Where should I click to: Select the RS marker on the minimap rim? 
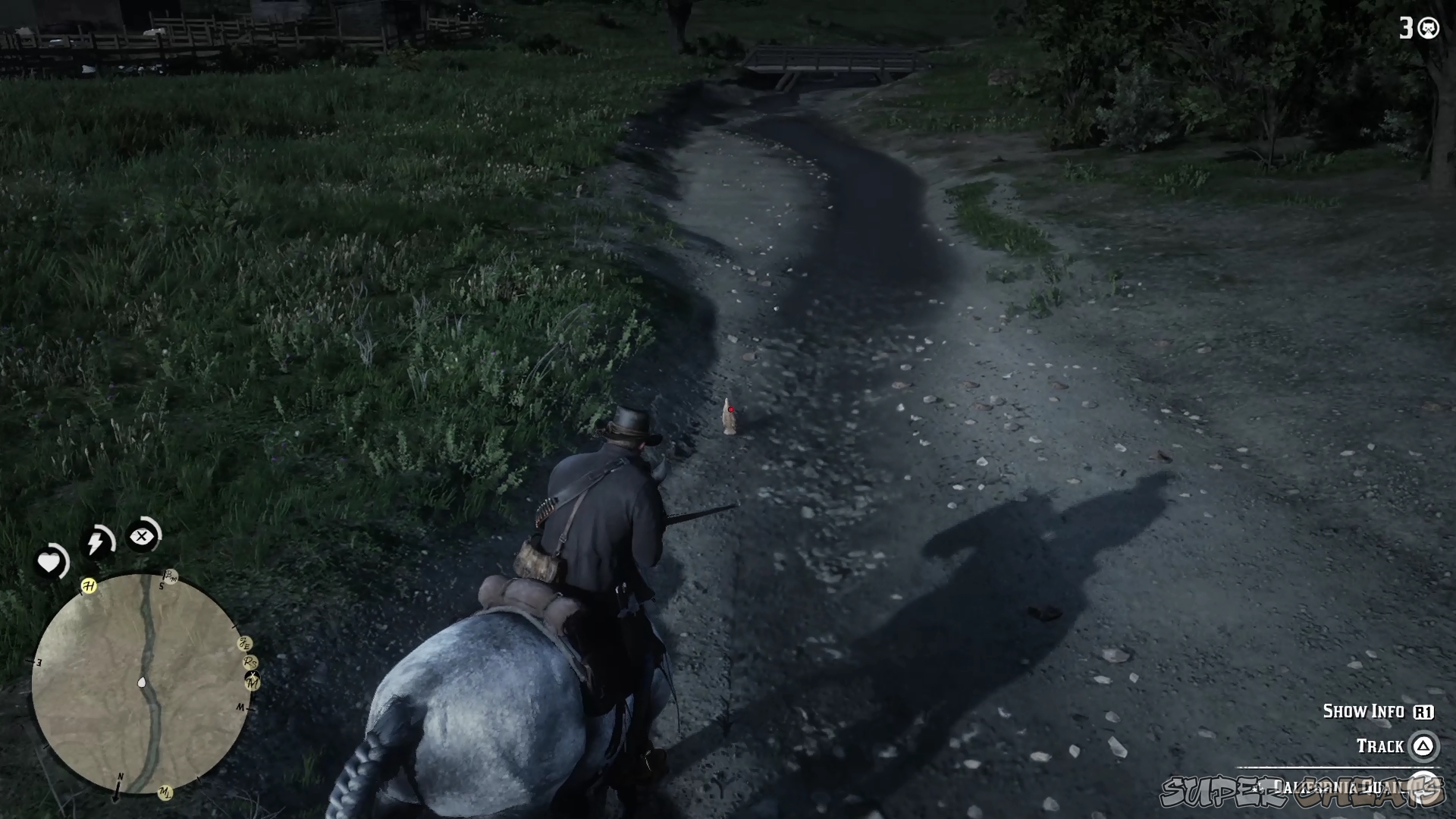249,663
